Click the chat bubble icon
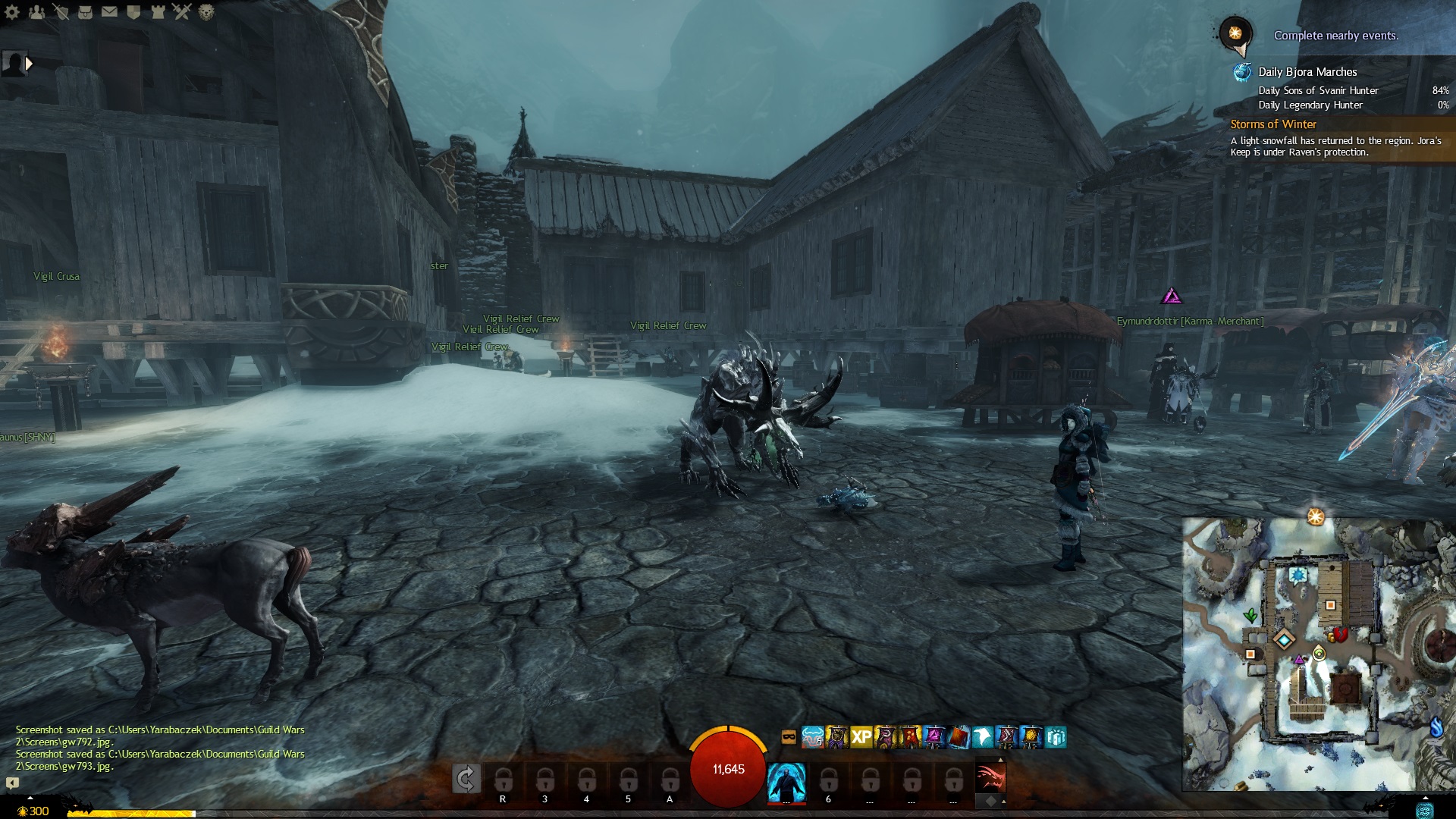 pyautogui.click(x=12, y=783)
